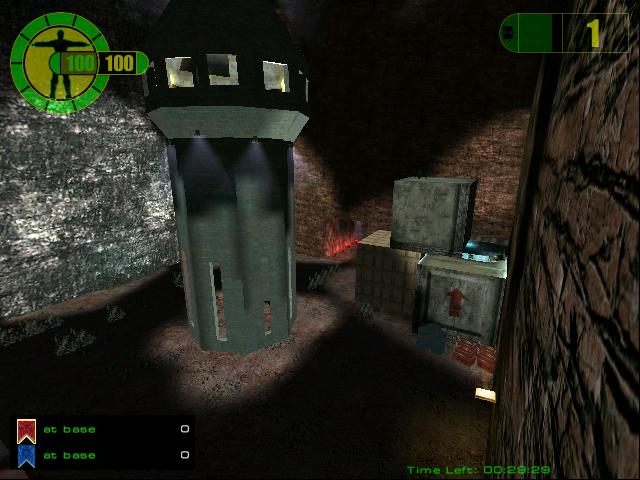Click the red team flag icon

(26, 431)
